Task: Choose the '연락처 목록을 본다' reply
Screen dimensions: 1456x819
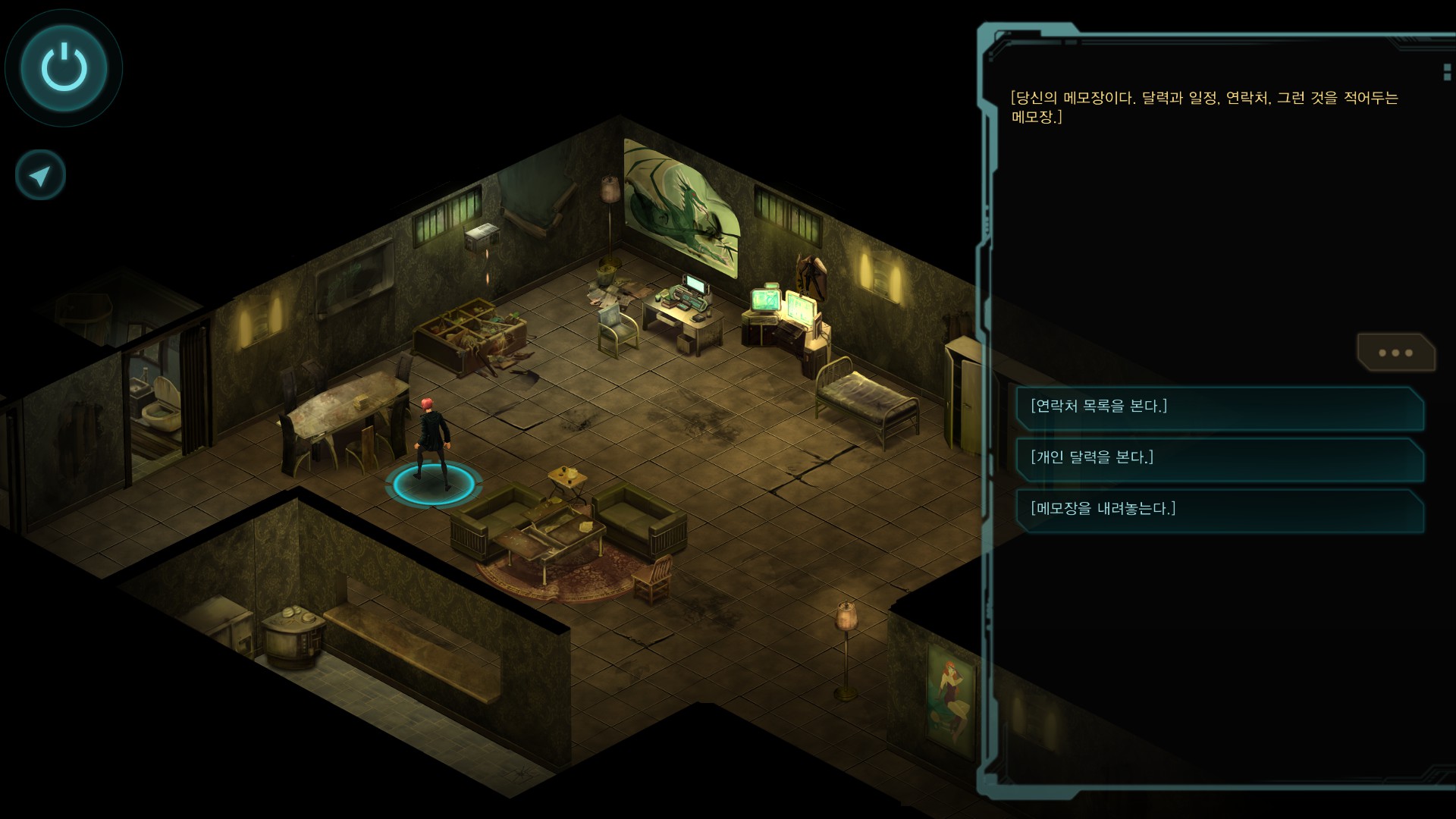Action: point(1219,407)
